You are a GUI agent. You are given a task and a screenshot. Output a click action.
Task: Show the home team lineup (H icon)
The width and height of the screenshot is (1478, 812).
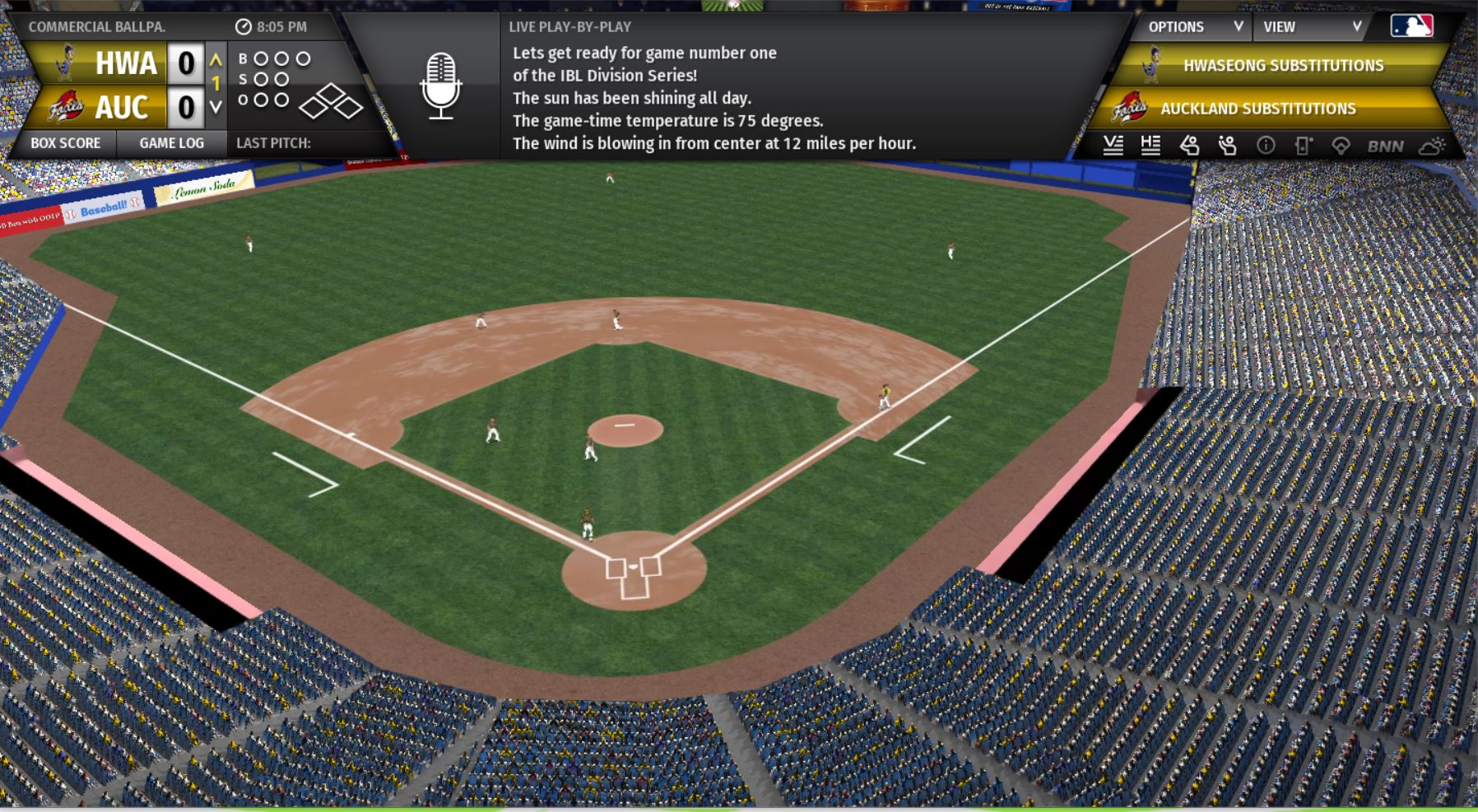[1150, 146]
